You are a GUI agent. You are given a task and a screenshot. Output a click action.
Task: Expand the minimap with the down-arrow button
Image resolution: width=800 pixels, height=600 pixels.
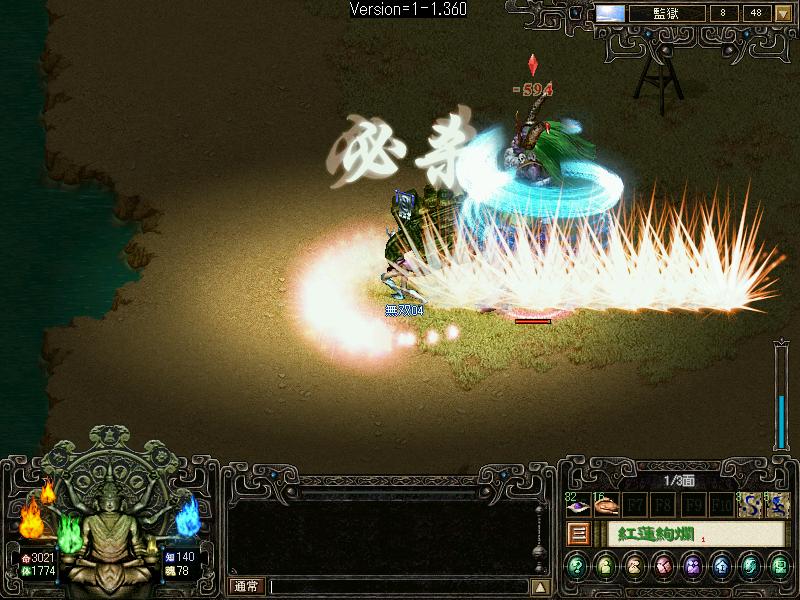pos(783,14)
